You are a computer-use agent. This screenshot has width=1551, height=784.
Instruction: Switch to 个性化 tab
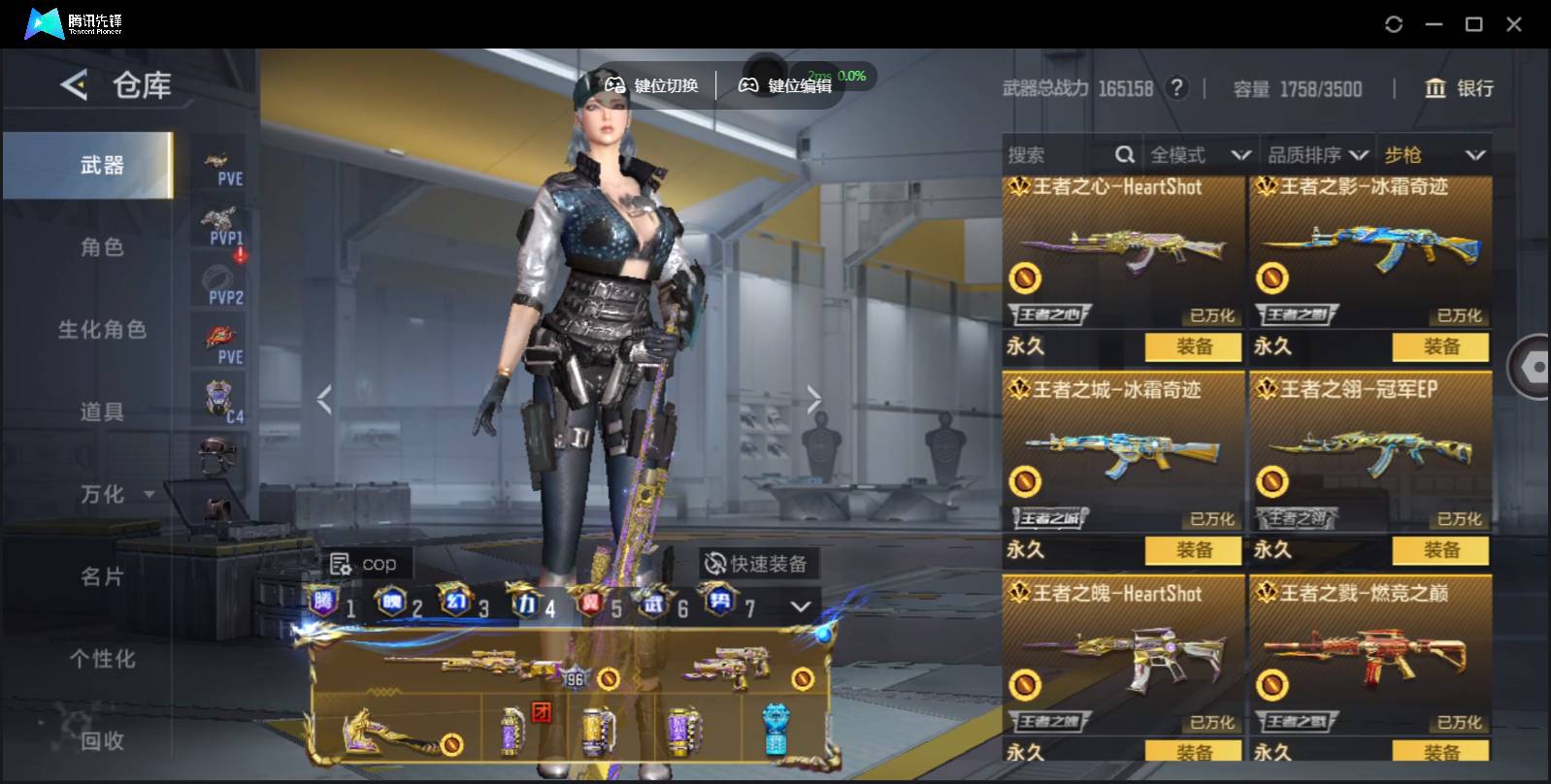coord(101,660)
